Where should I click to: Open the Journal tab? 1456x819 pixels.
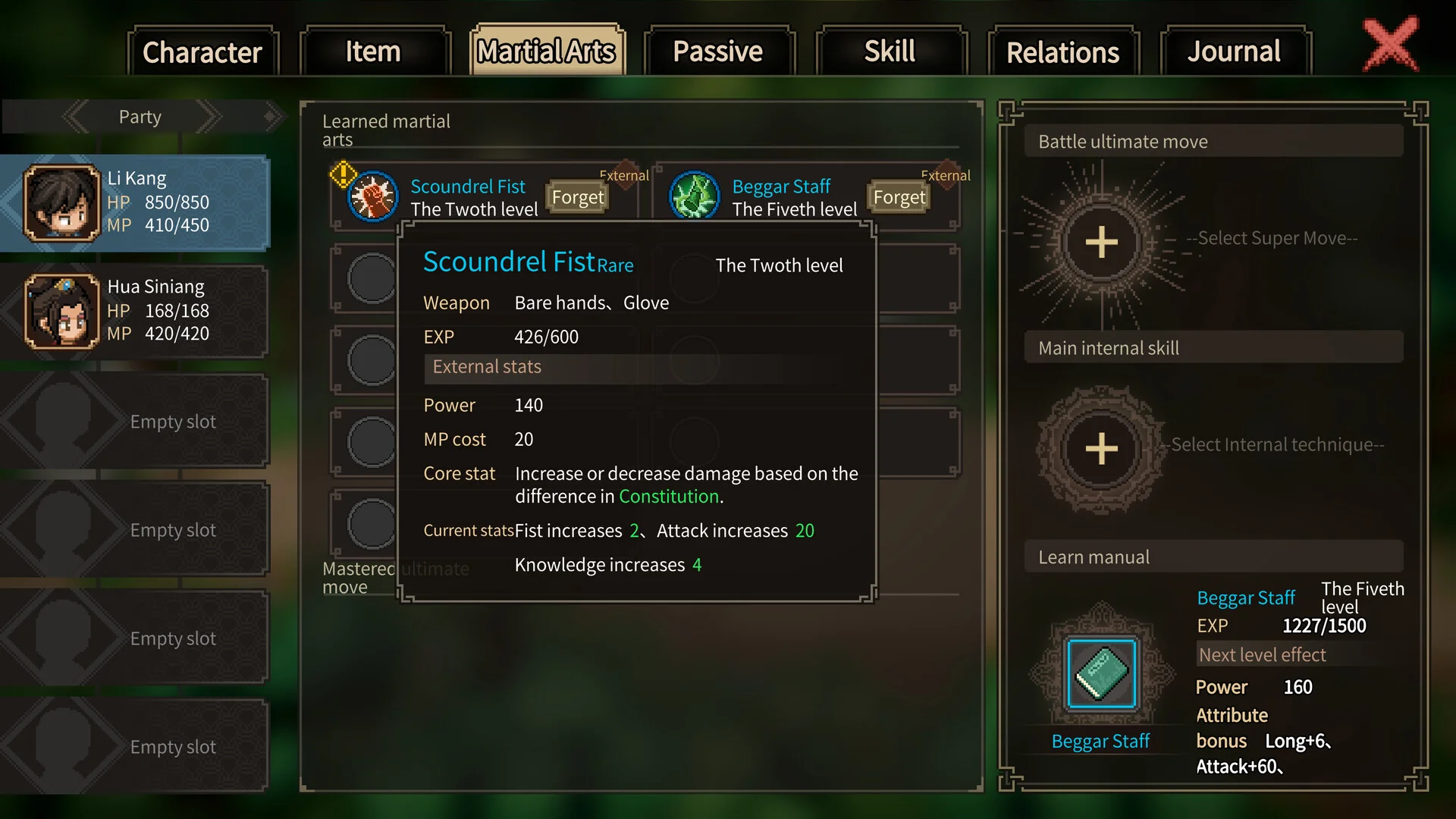pyautogui.click(x=1234, y=52)
